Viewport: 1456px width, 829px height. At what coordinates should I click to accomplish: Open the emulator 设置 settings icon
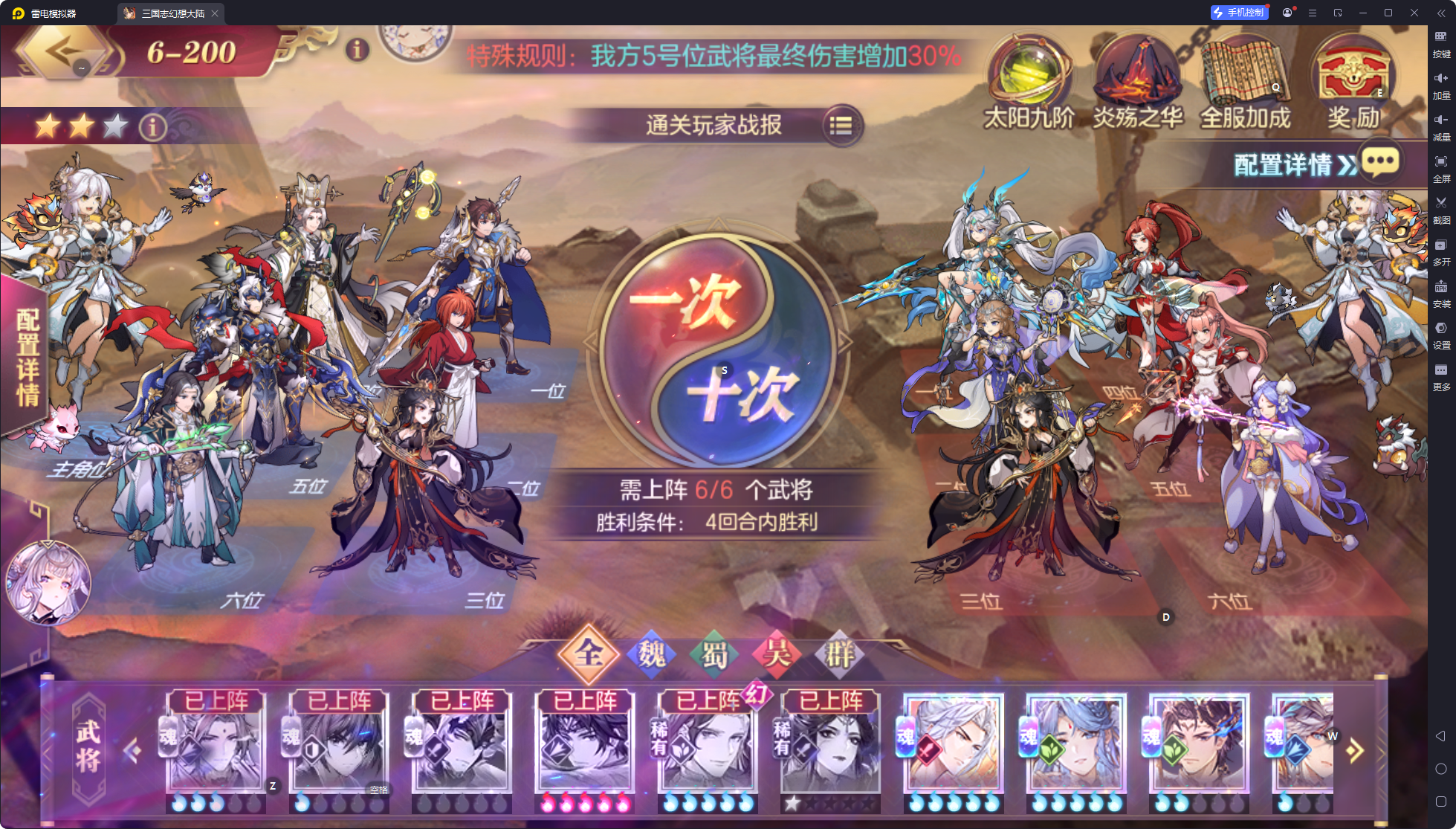1440,328
